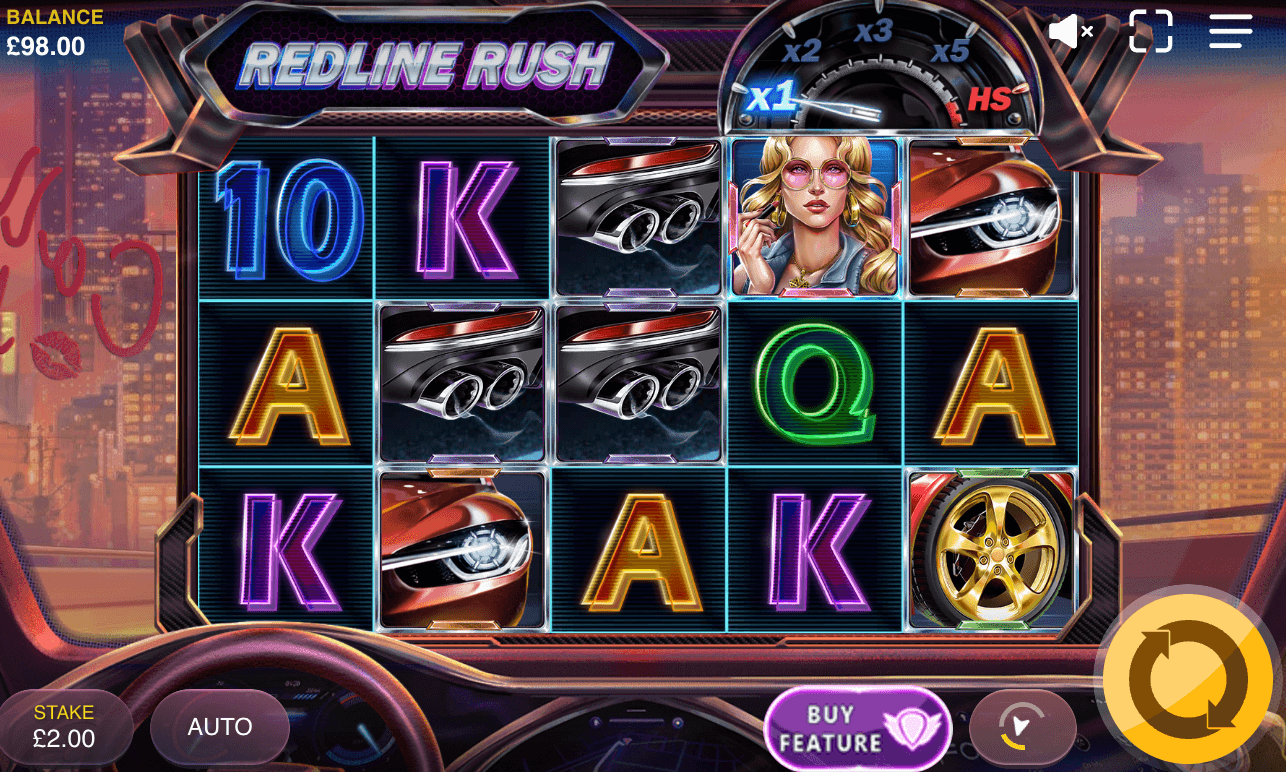The width and height of the screenshot is (1286, 772).
Task: Enable turbo spin mode
Action: point(1022,726)
